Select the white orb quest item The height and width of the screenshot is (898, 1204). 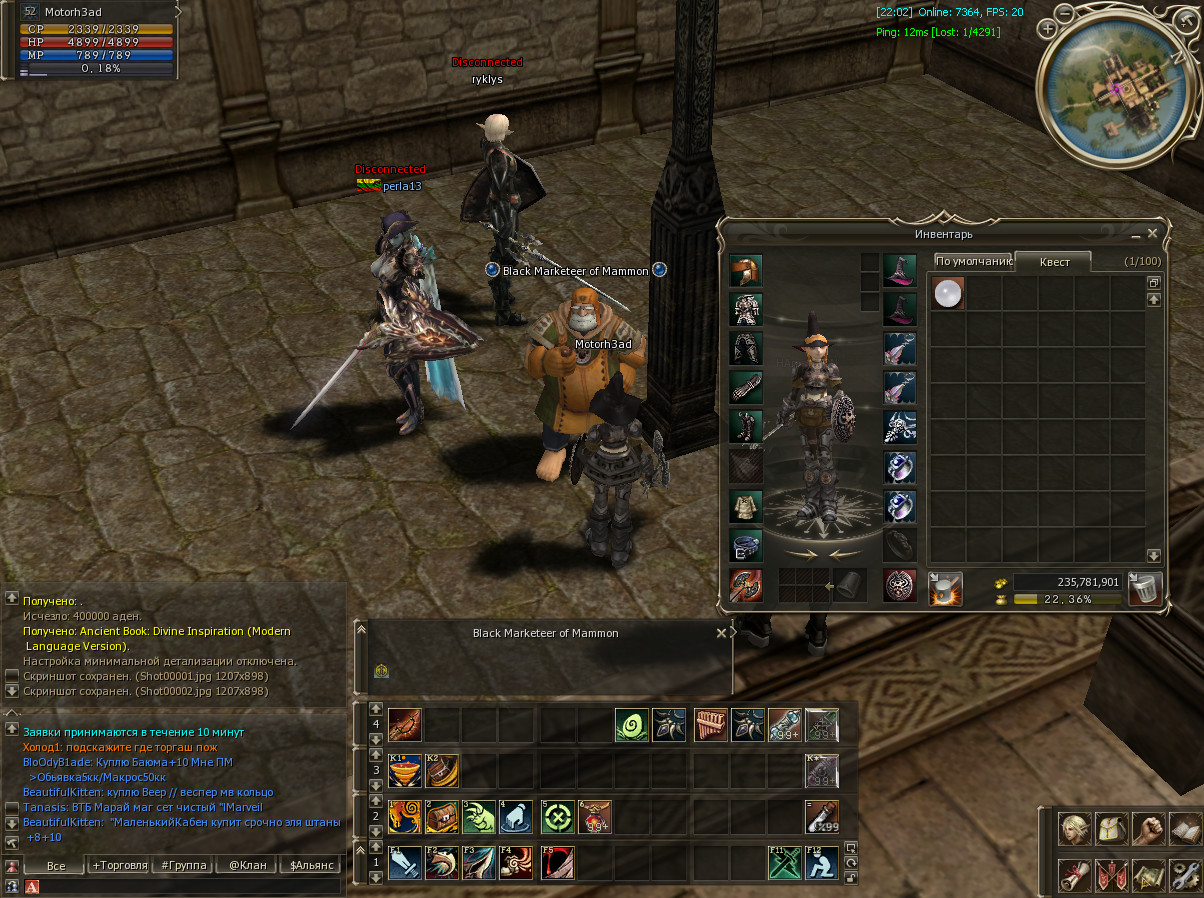[x=948, y=293]
